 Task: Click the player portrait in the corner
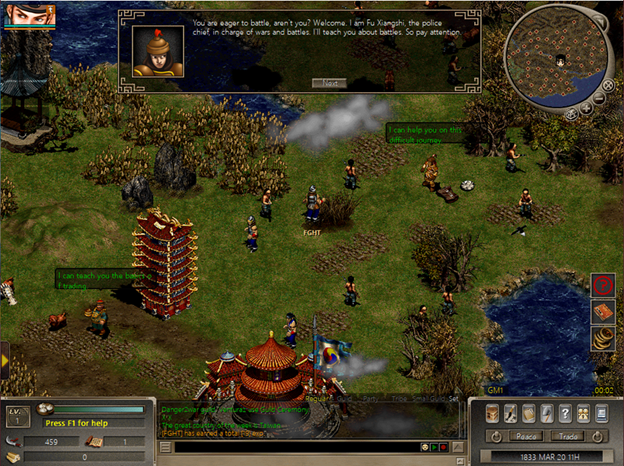[26, 13]
